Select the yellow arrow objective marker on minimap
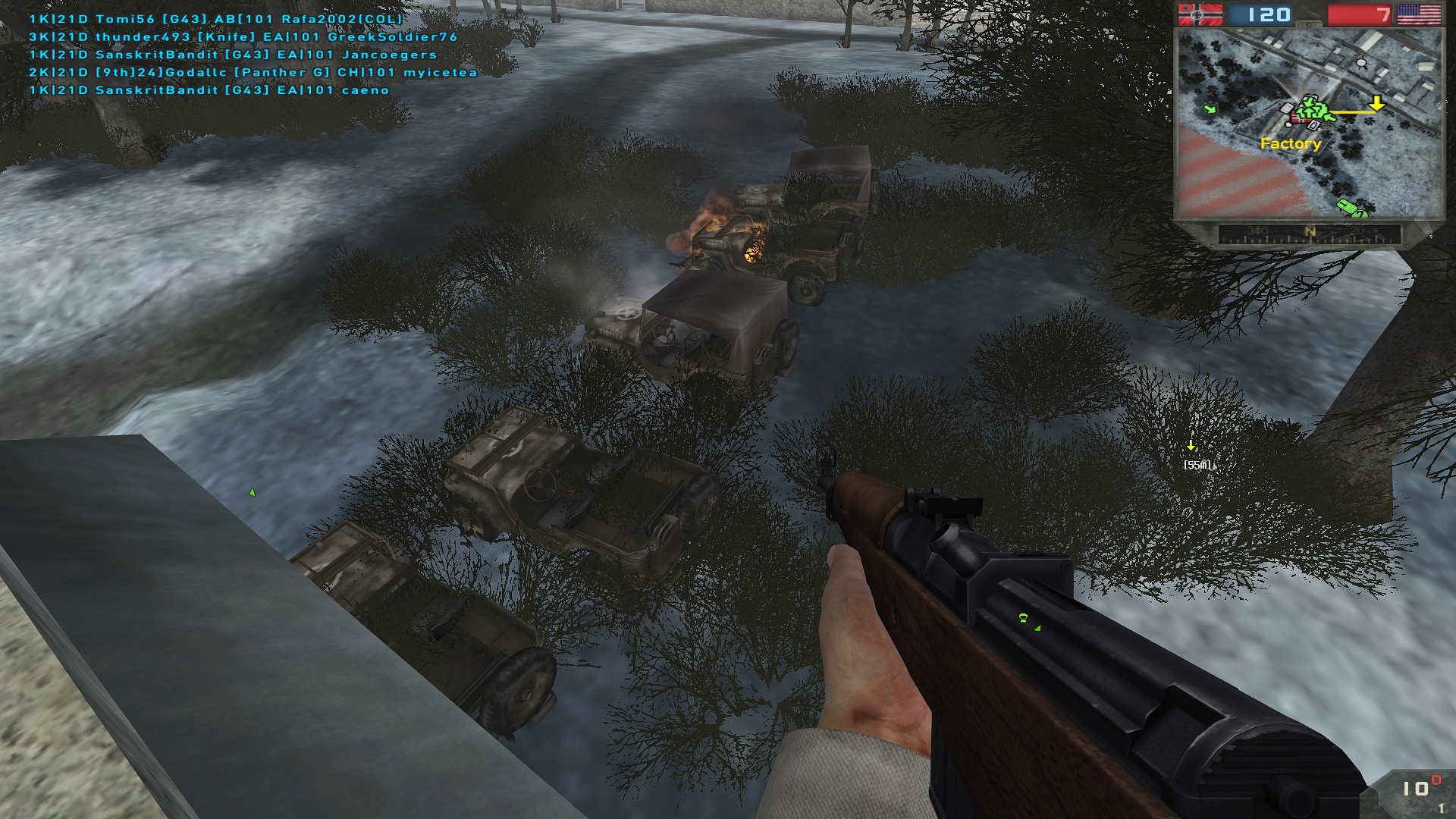 click(1376, 103)
